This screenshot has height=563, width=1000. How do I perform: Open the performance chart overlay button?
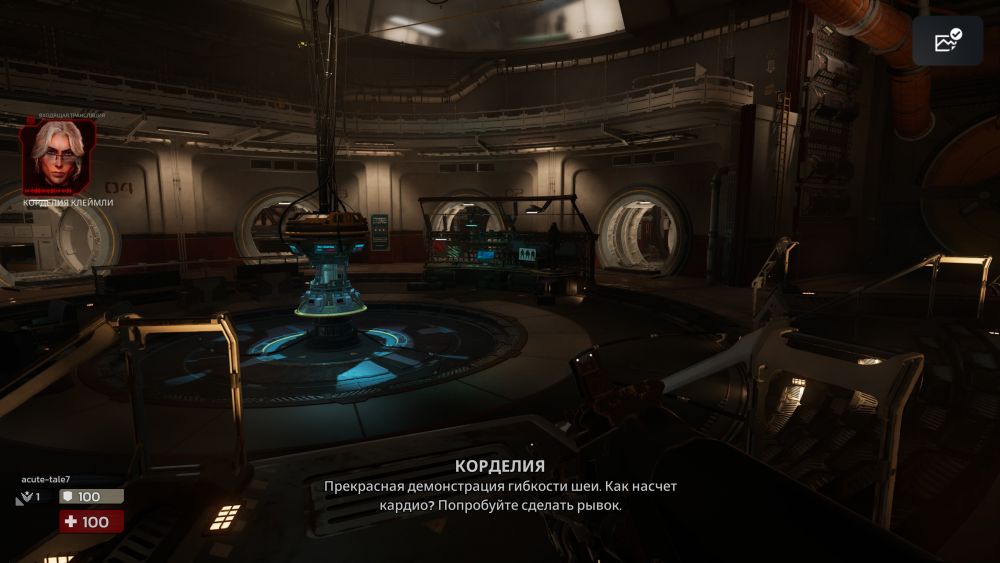(947, 41)
